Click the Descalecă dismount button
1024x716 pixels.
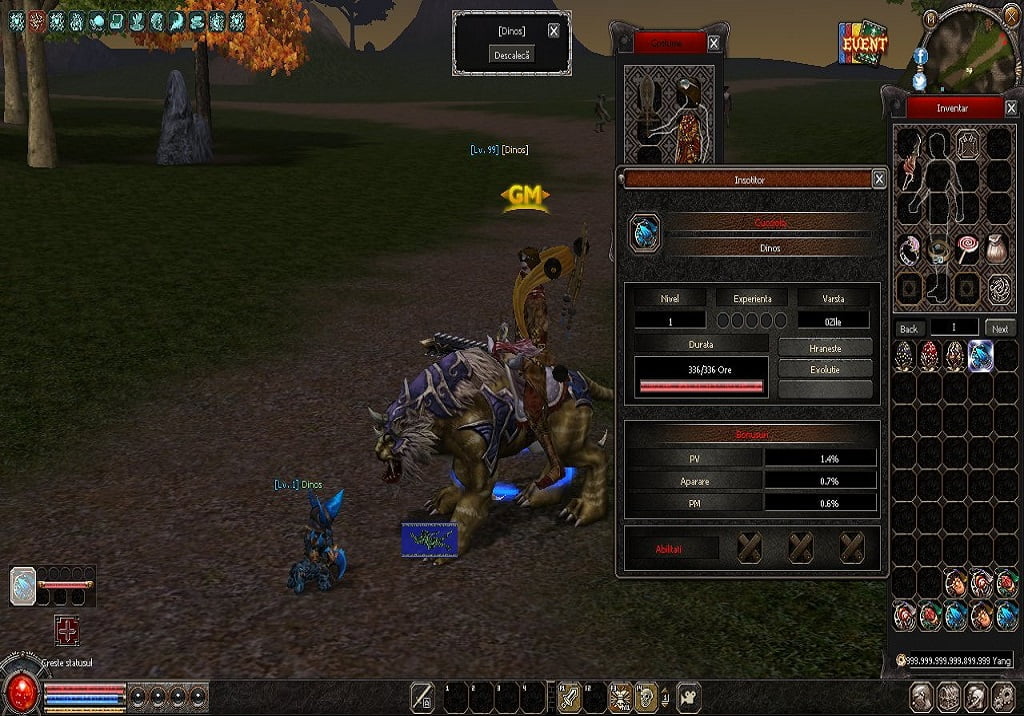(x=512, y=55)
